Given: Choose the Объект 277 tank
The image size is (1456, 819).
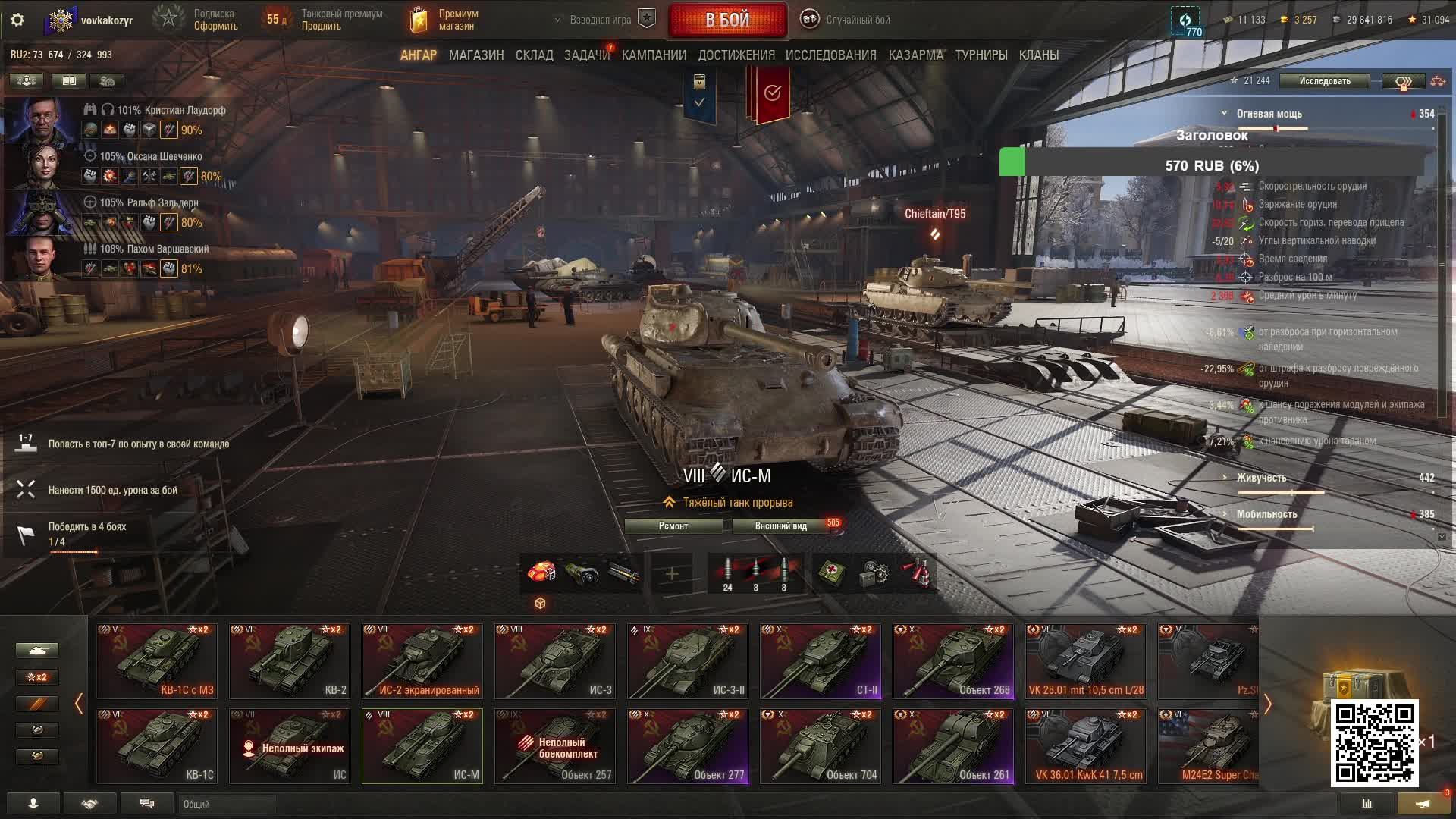Looking at the screenshot, I should 688,745.
